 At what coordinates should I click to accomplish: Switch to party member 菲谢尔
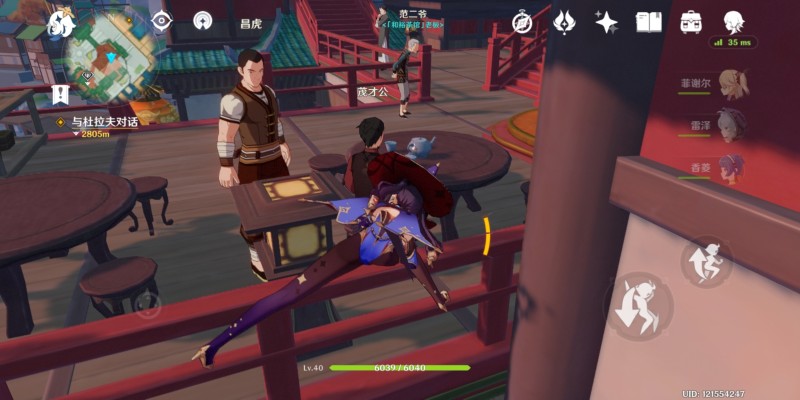731,85
